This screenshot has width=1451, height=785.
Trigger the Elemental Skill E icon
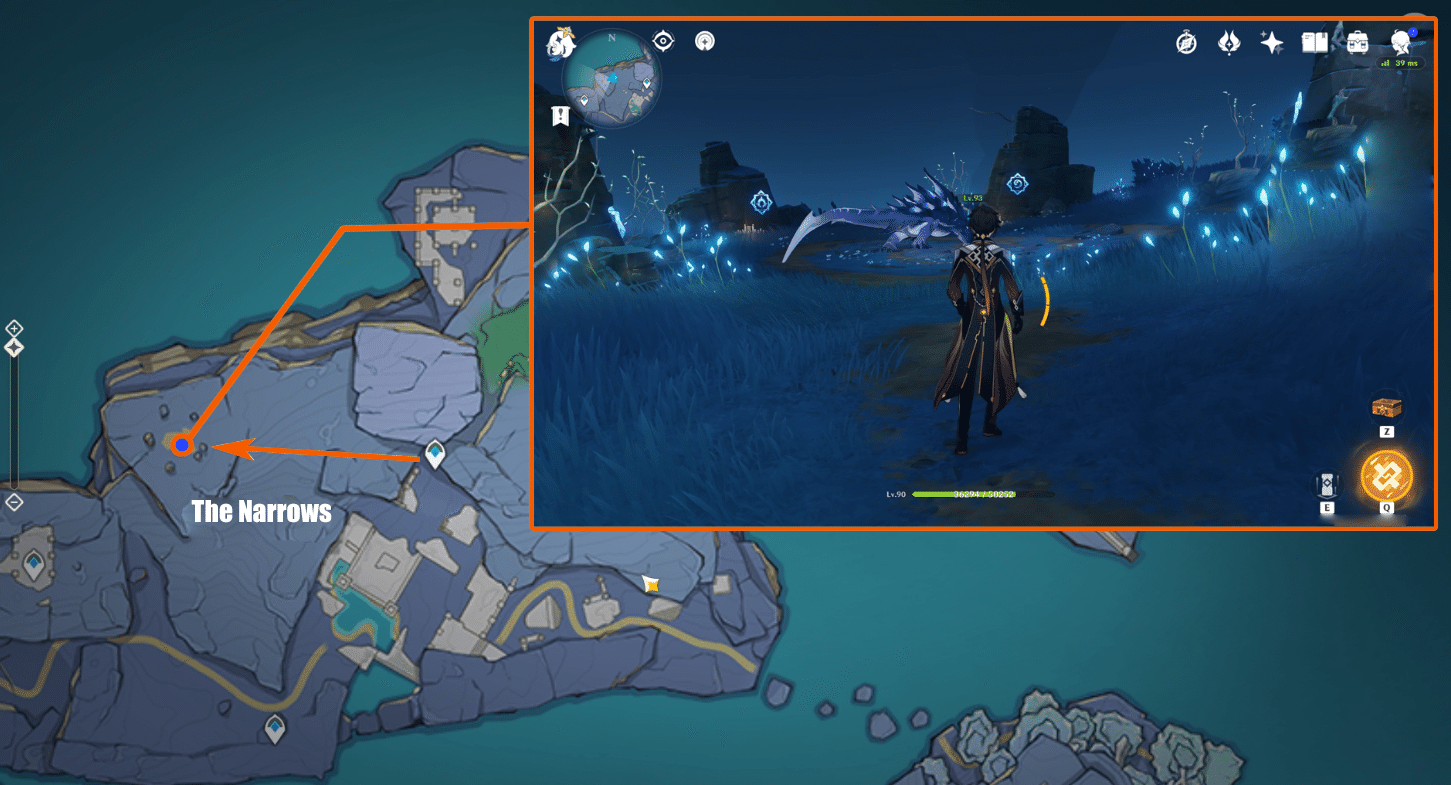click(1325, 484)
